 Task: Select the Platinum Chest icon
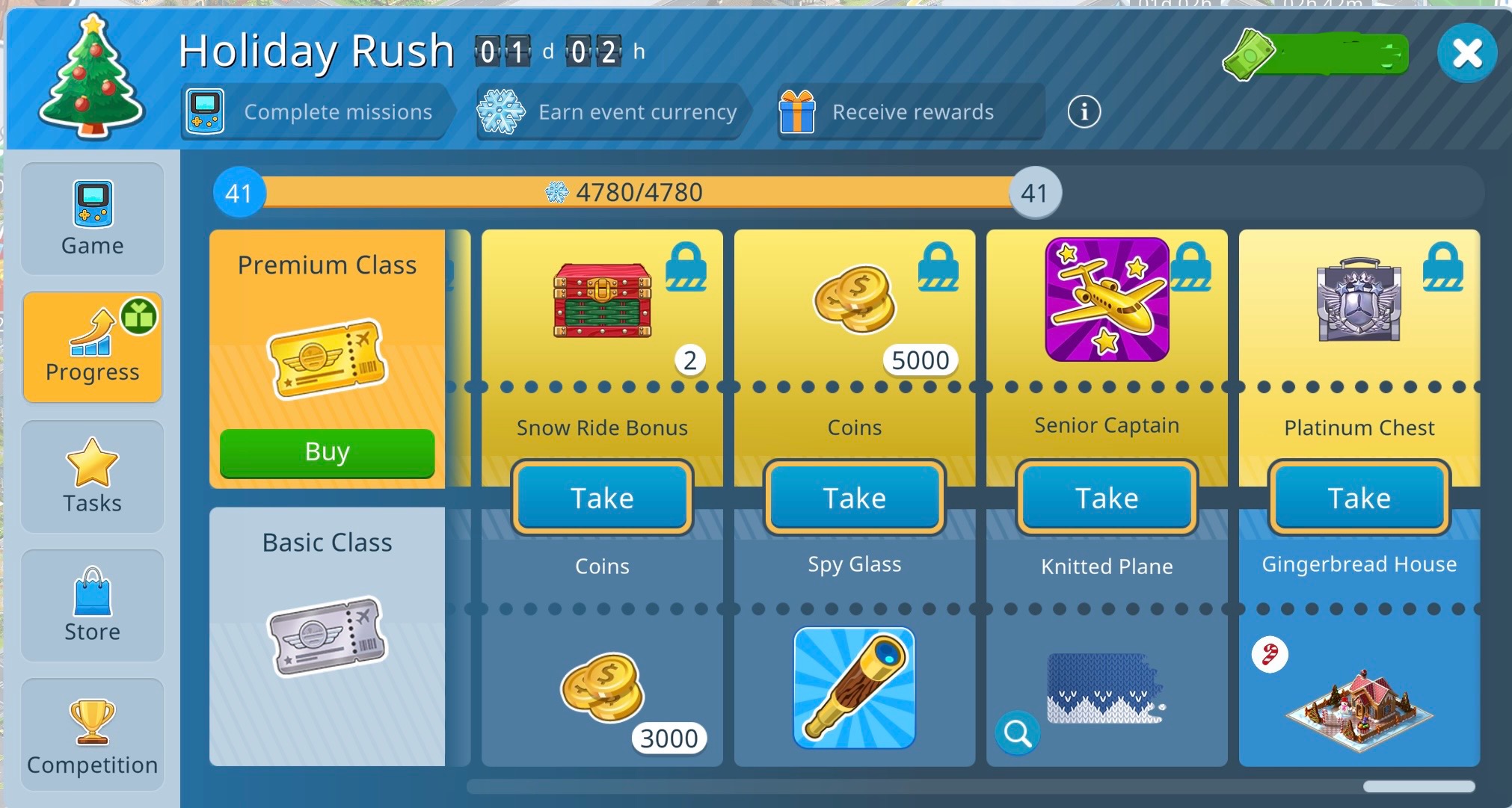1359,300
